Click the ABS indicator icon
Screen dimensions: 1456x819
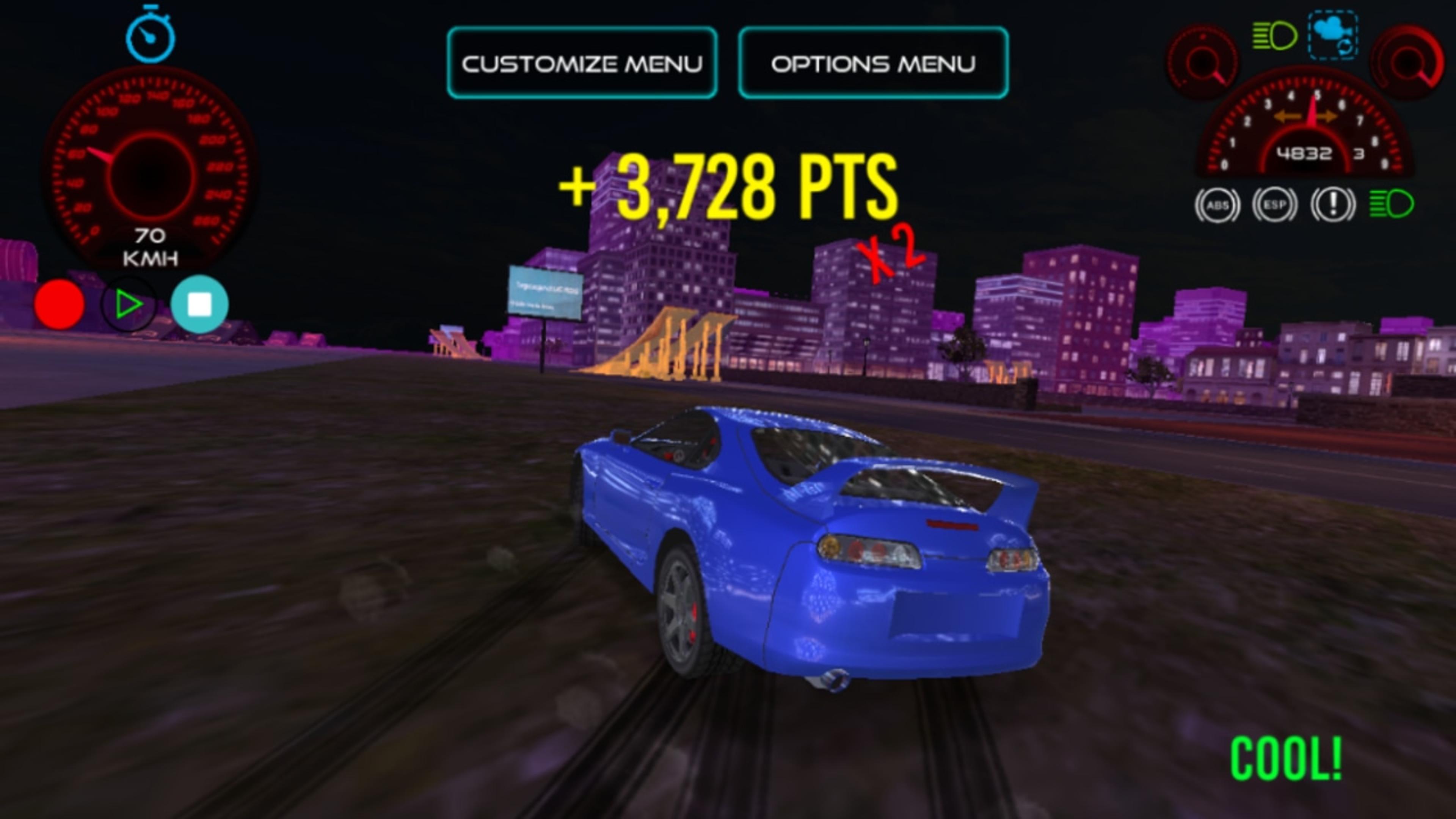tap(1218, 206)
